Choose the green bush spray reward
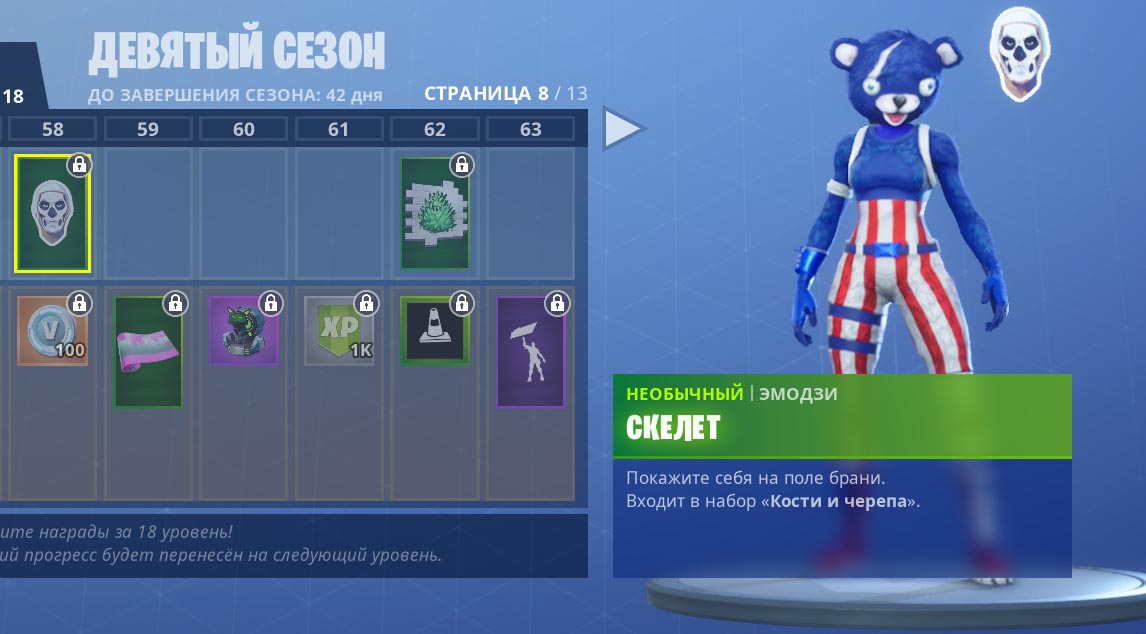Viewport: 1146px width, 634px height. (x=435, y=213)
